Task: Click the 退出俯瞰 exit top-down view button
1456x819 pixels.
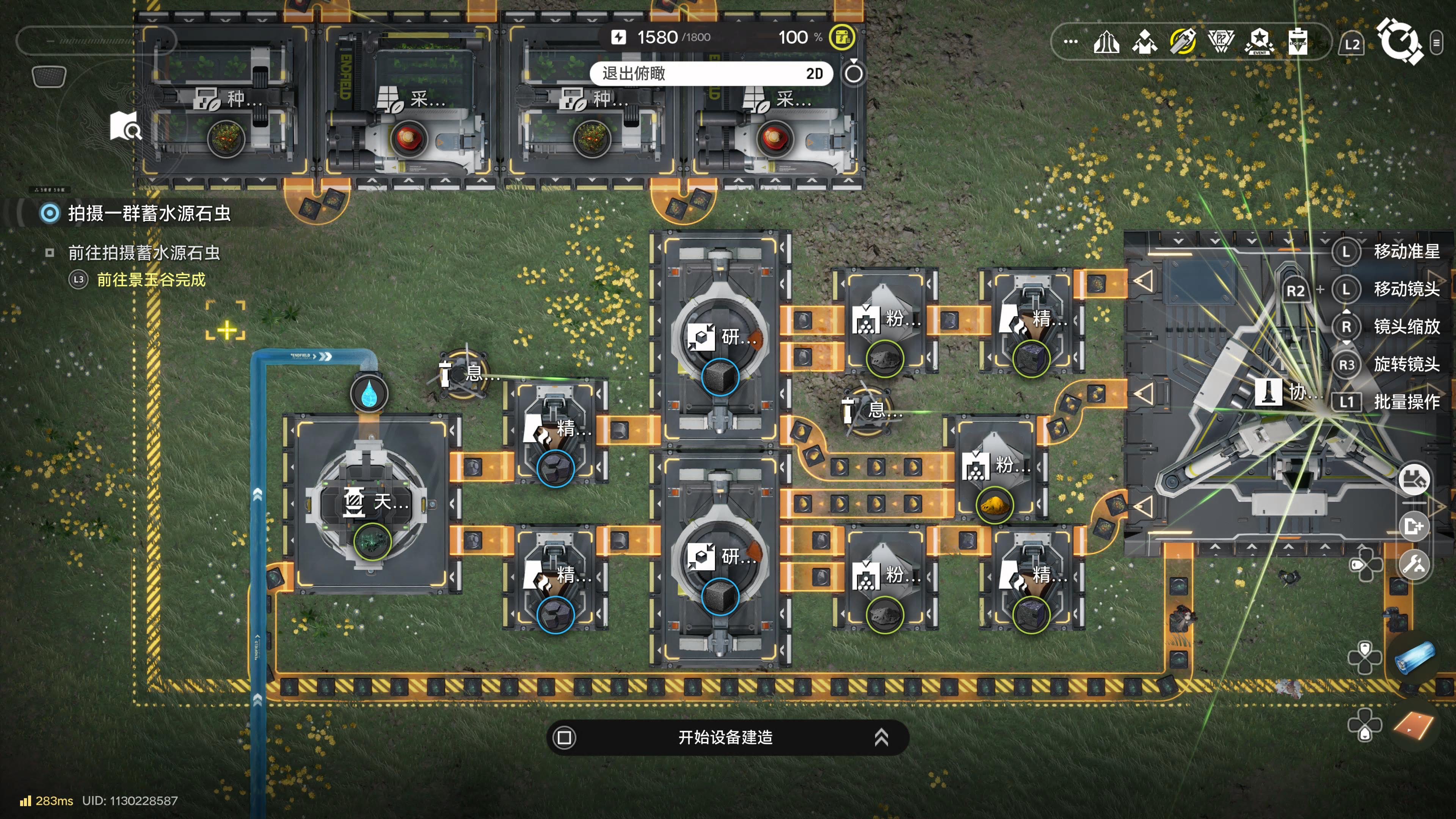Action: coord(711,74)
